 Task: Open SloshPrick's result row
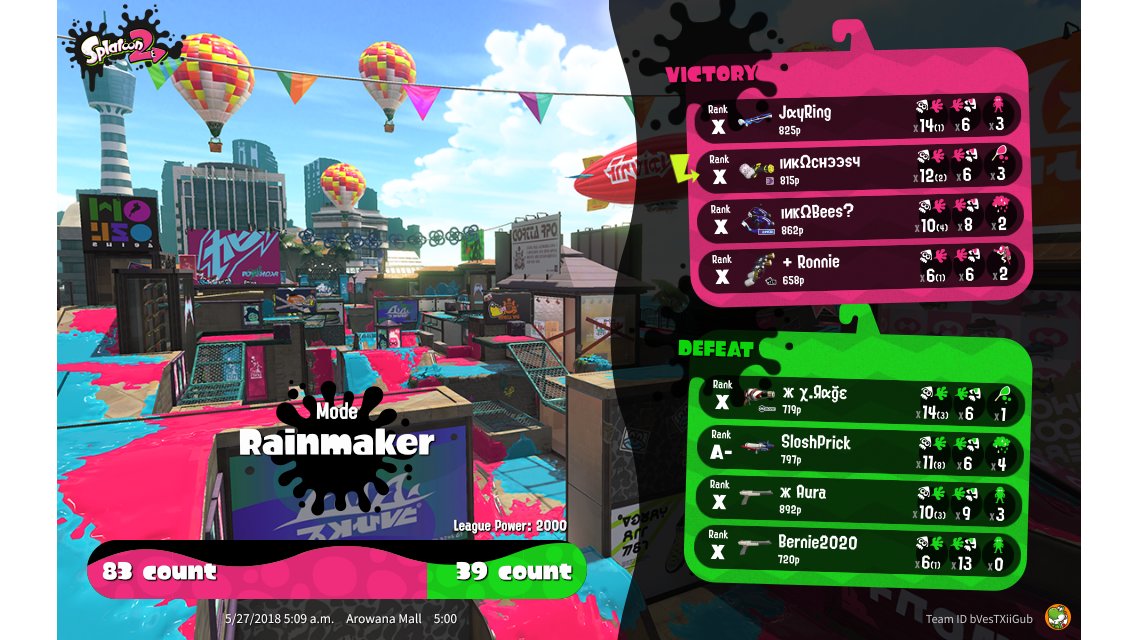pos(860,448)
